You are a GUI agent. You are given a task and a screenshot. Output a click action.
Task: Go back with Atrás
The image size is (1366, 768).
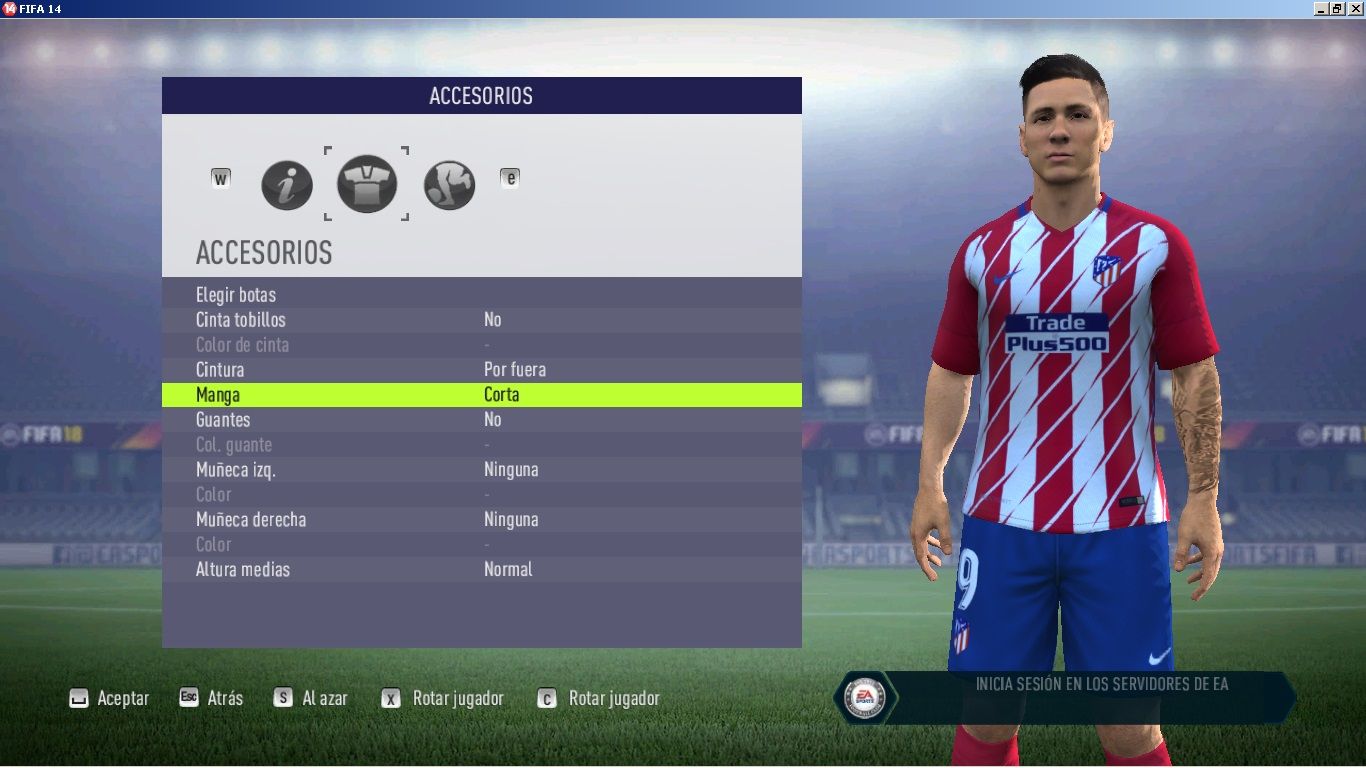pos(212,698)
